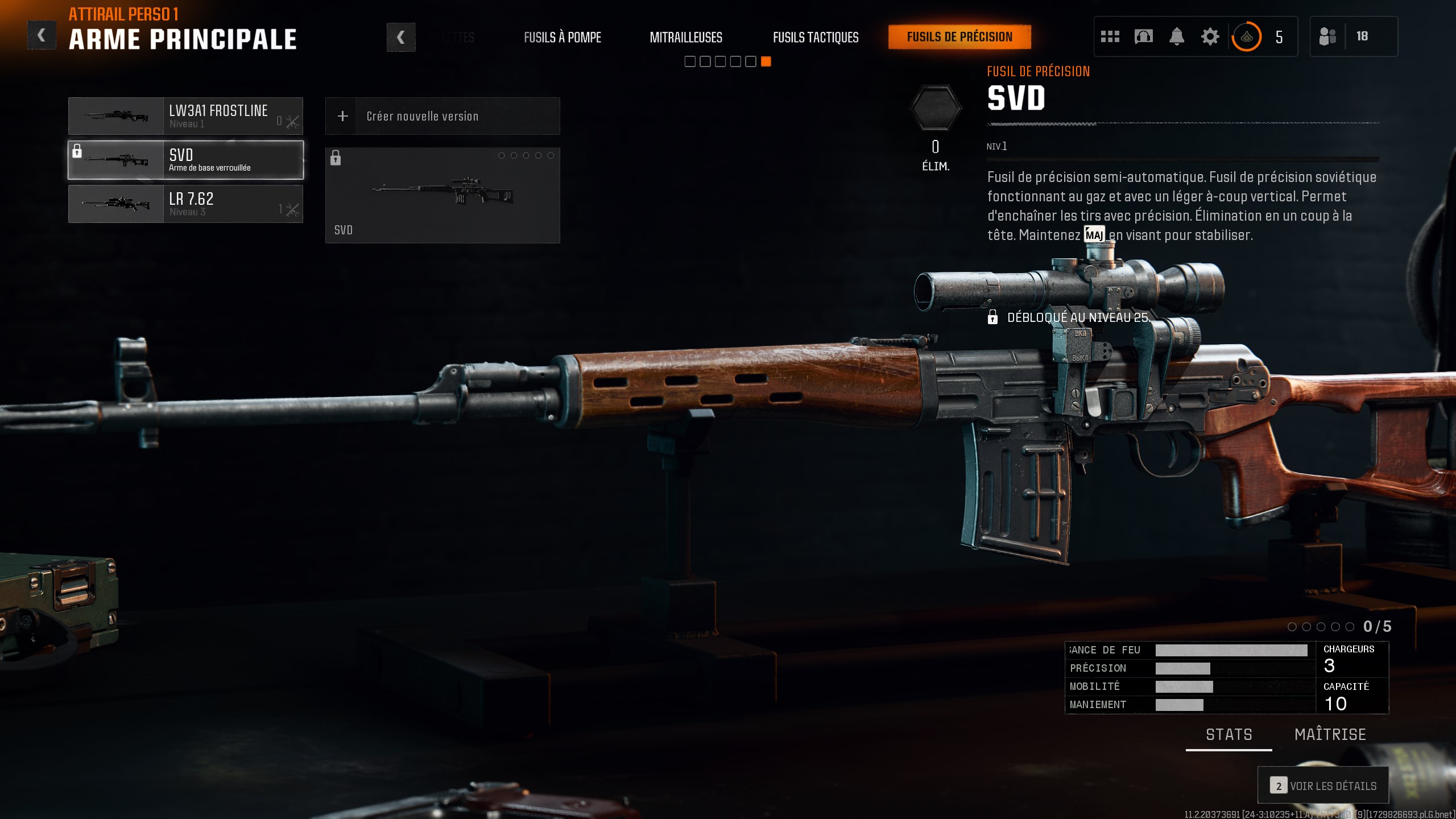This screenshot has height=819, width=1456.
Task: Select the SVD base weapon in the list
Action: click(x=186, y=160)
